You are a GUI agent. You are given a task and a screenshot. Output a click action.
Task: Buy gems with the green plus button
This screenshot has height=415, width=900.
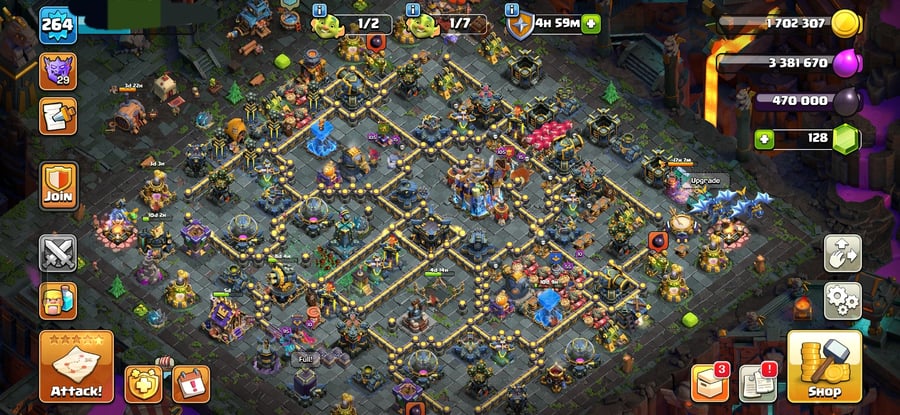point(766,138)
